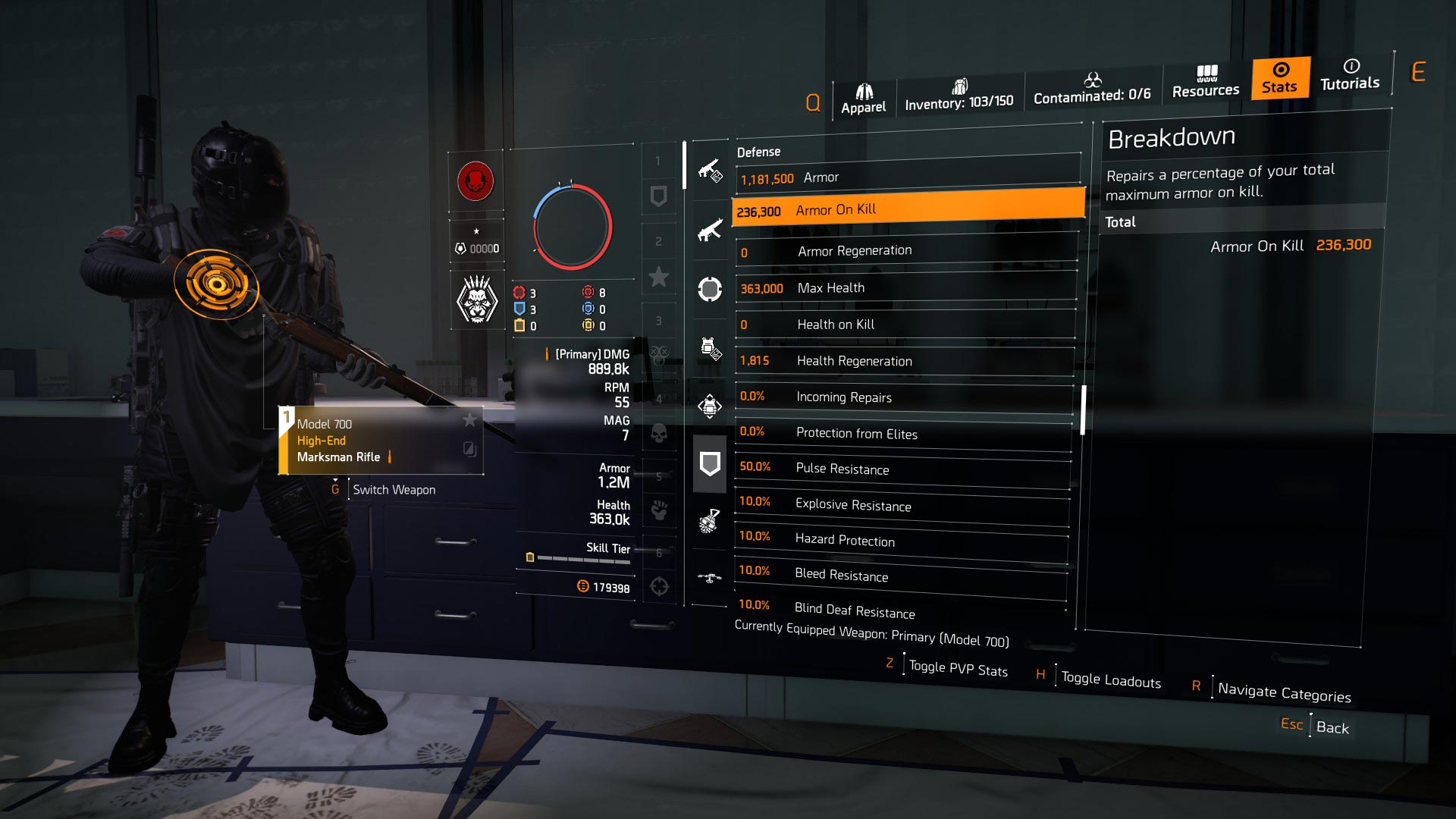The height and width of the screenshot is (819, 1456).
Task: Select the Health Regeneration row
Action: click(904, 361)
